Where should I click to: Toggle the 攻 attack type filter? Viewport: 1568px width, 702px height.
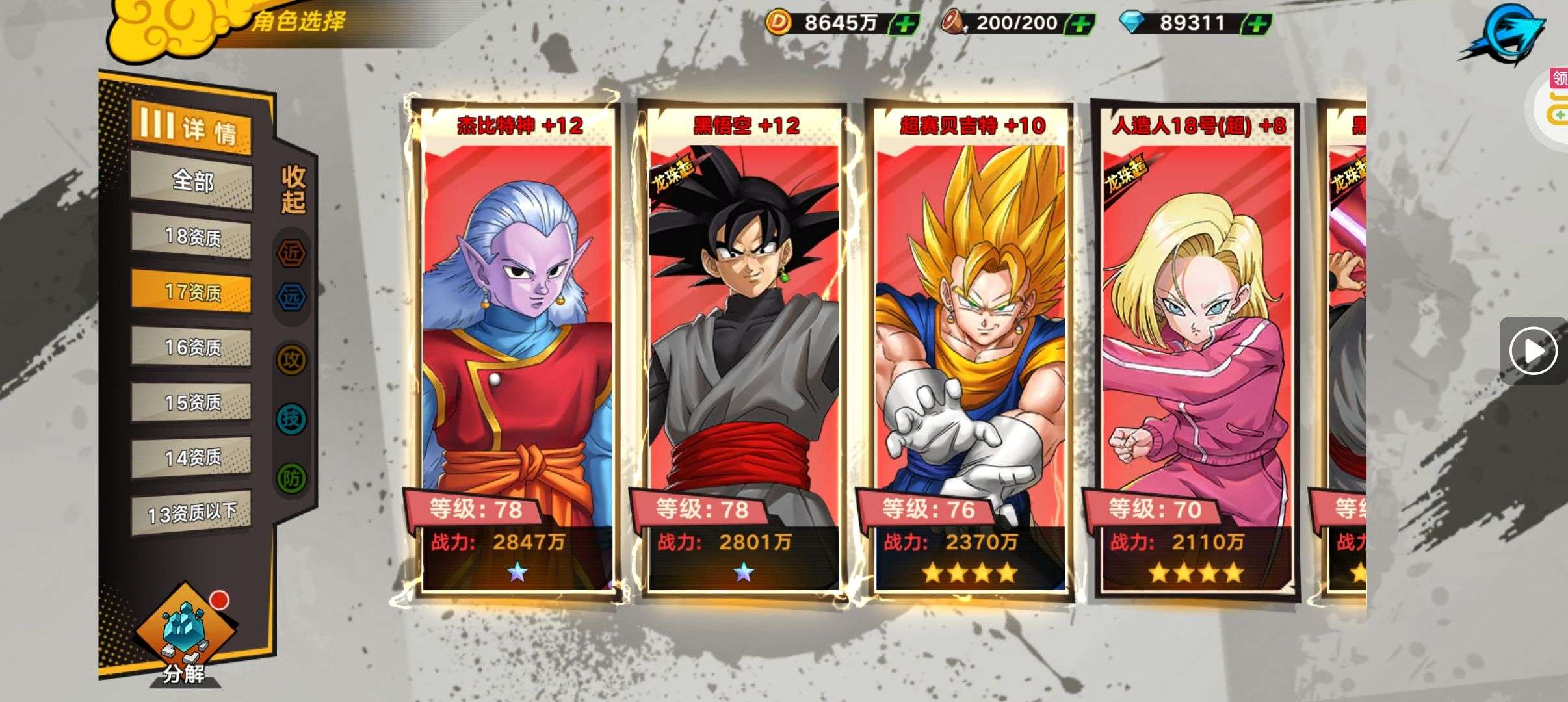pos(292,359)
